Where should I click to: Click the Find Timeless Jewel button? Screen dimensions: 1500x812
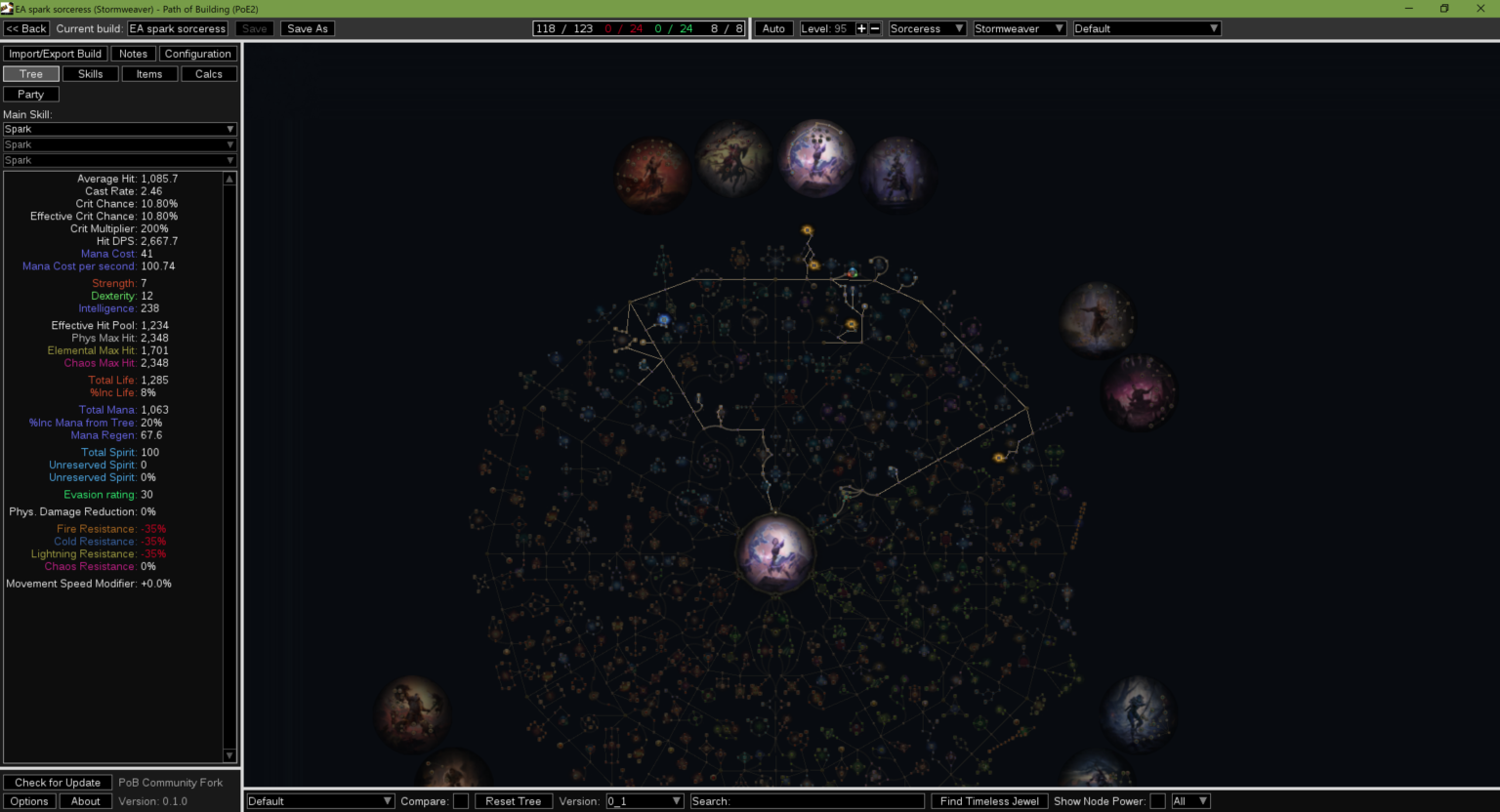coord(988,800)
